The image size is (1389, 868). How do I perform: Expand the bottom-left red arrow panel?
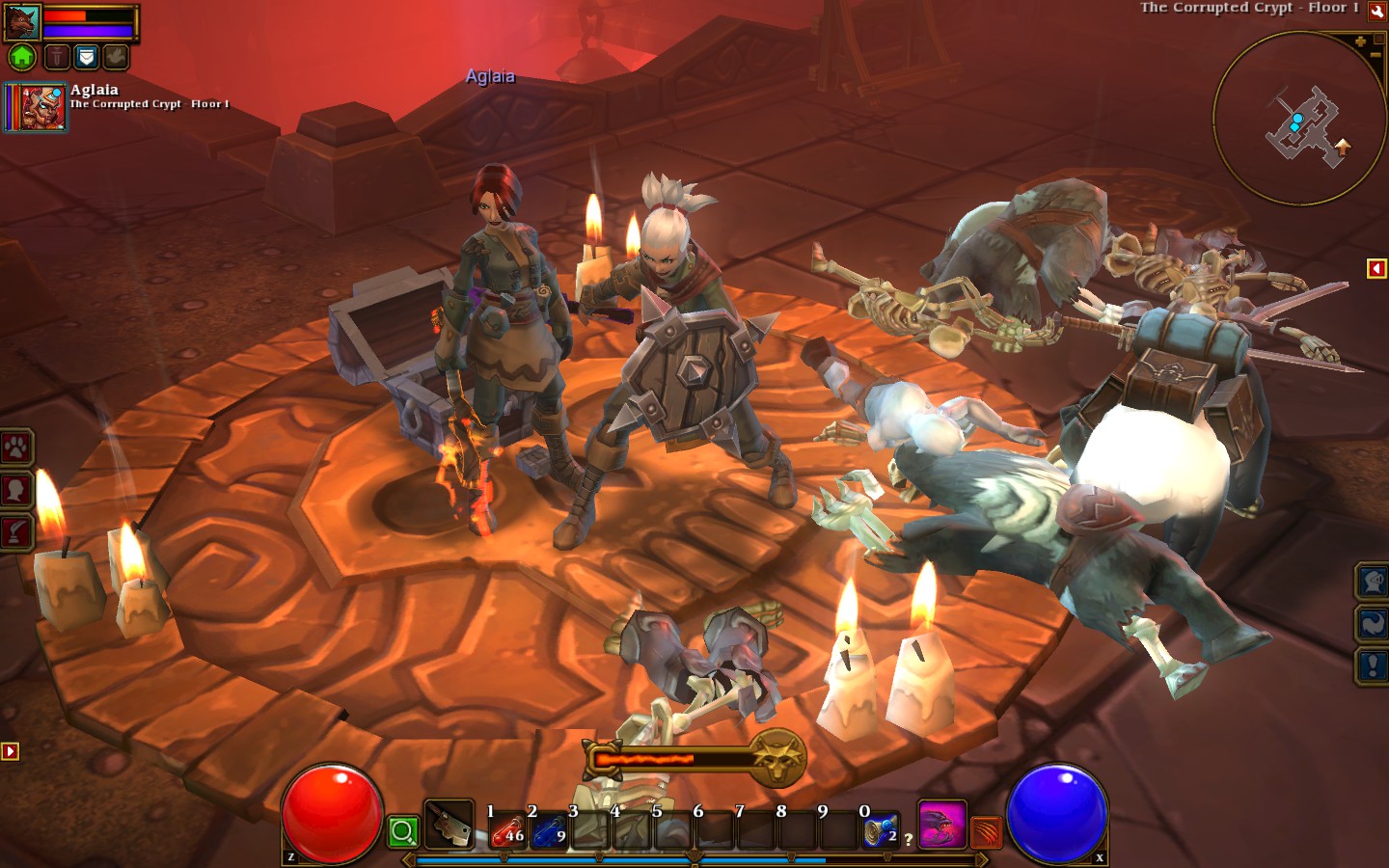click(x=11, y=750)
